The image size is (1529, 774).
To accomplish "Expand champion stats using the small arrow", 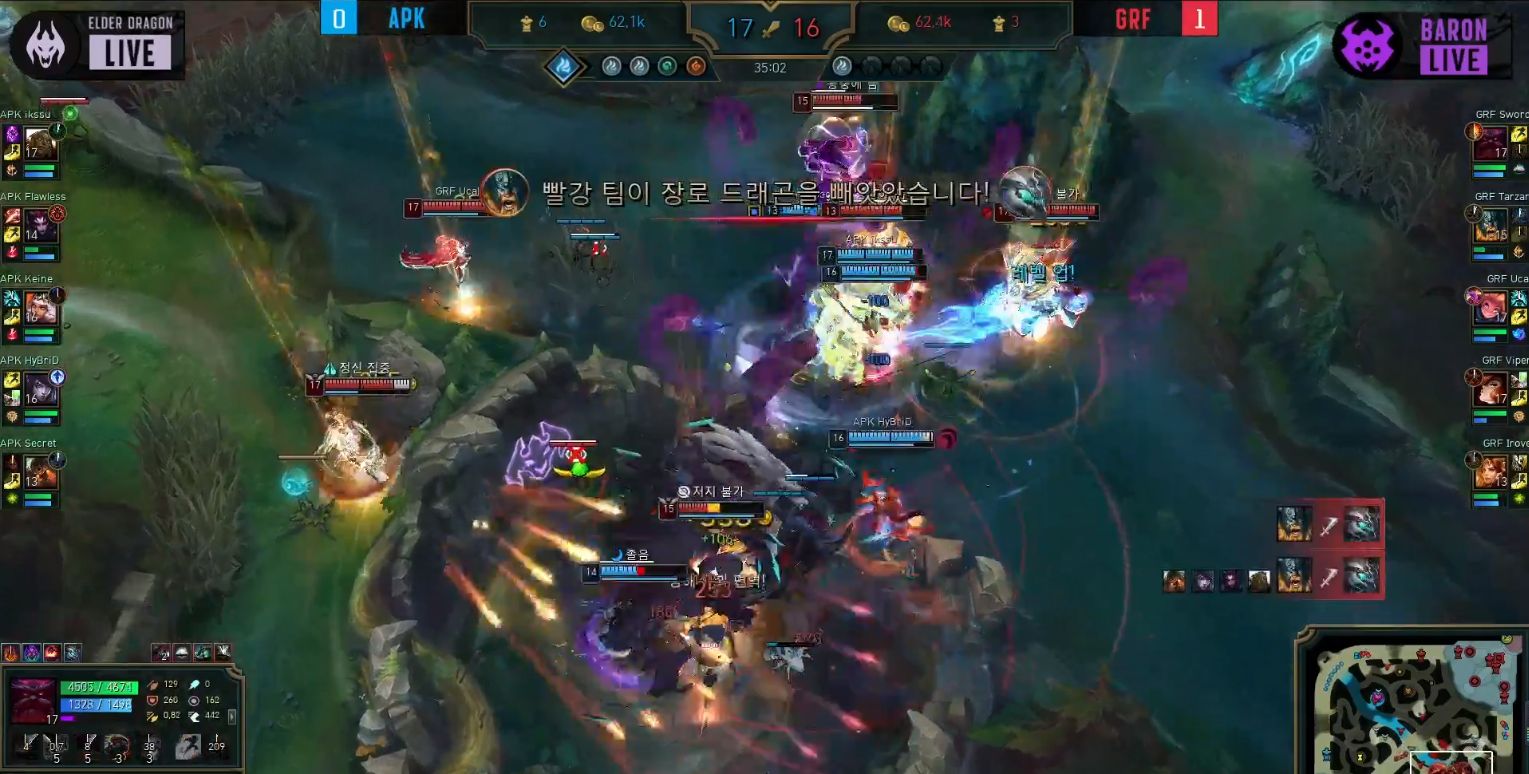I will point(231,716).
